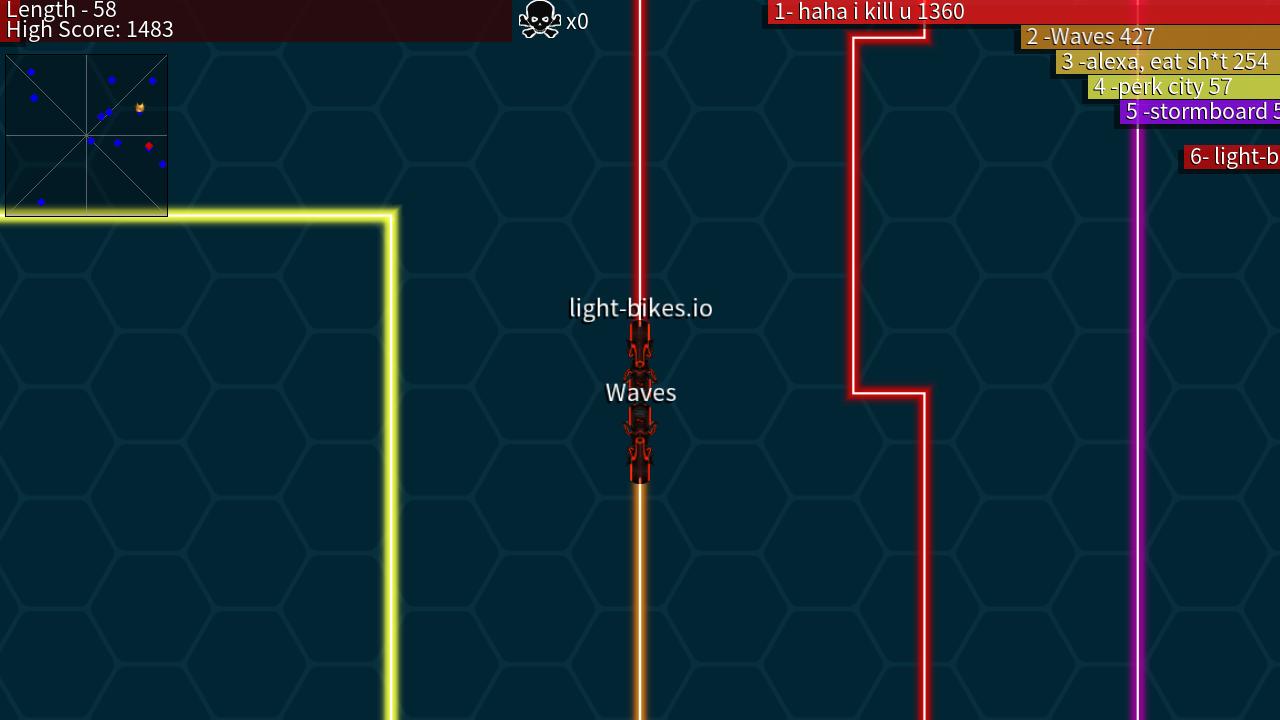Click the minimap in the top-left corner
Screen dimensions: 1280x720
86,133
